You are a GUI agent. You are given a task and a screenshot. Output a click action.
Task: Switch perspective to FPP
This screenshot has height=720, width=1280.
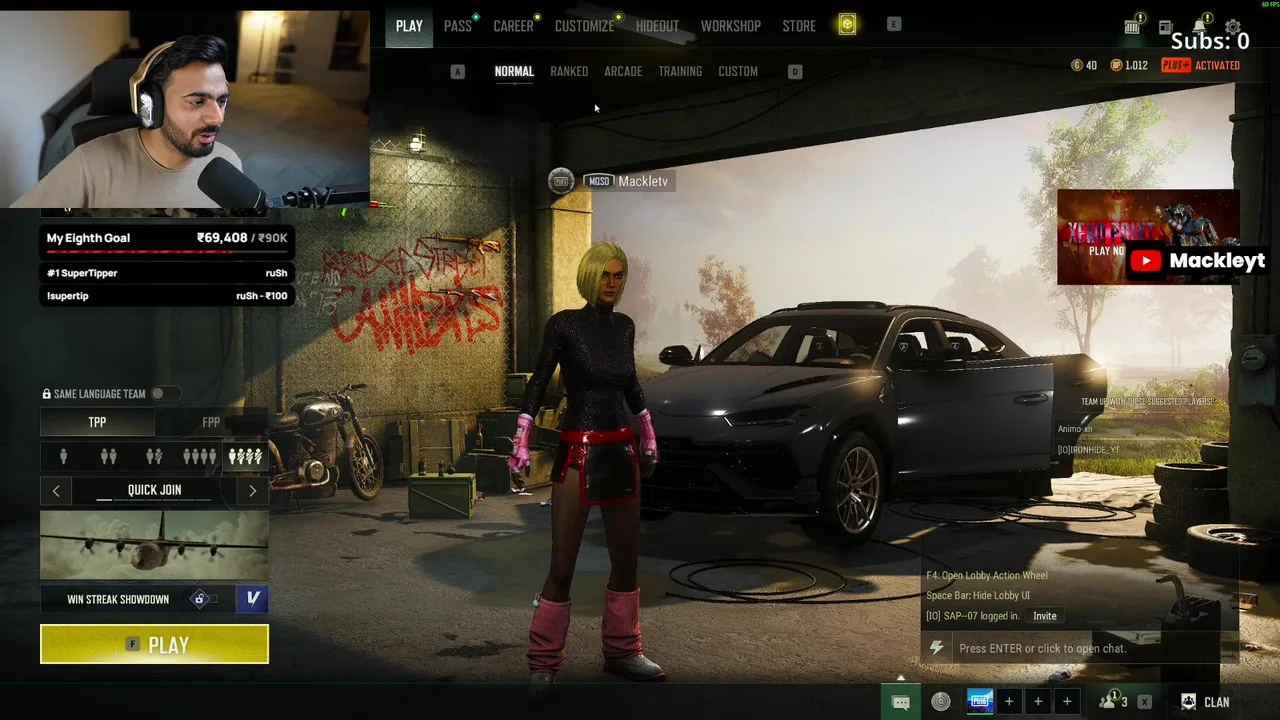tap(211, 422)
